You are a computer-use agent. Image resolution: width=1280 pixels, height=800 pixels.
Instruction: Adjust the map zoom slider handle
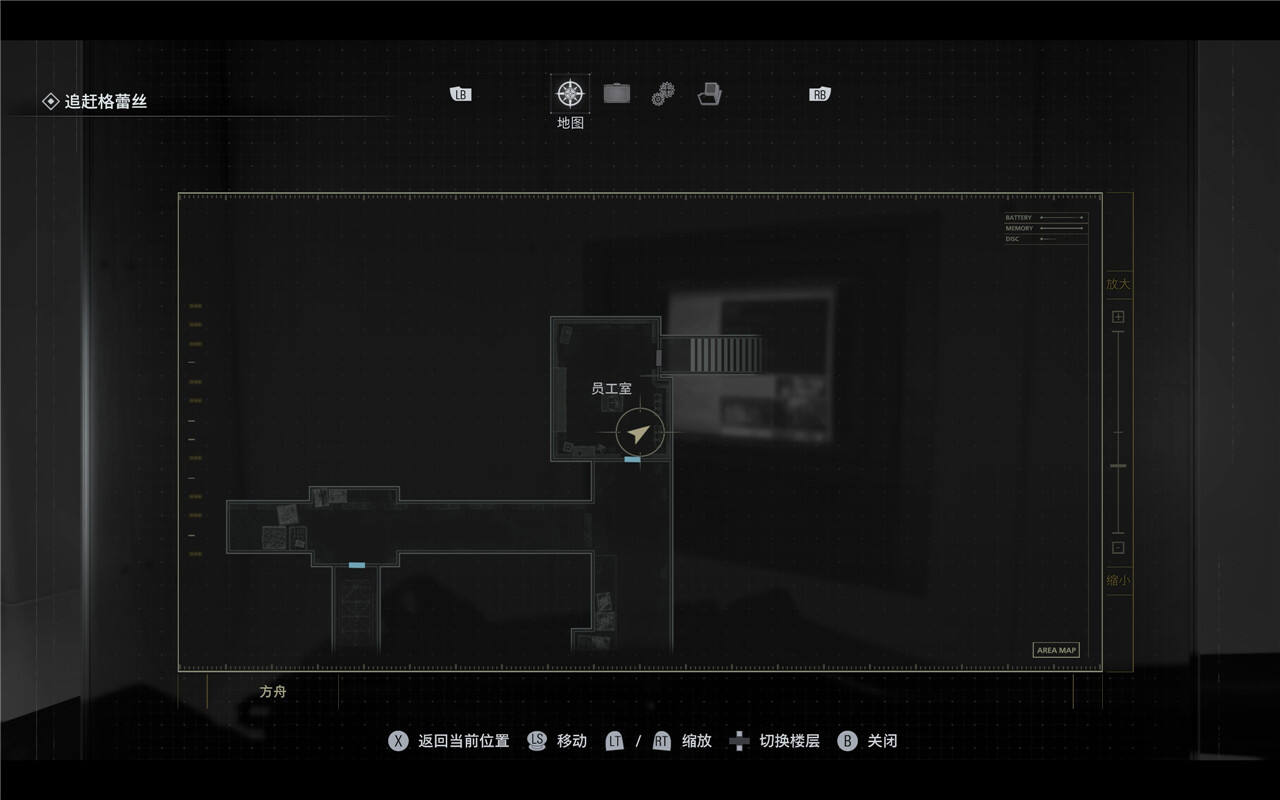click(1118, 466)
